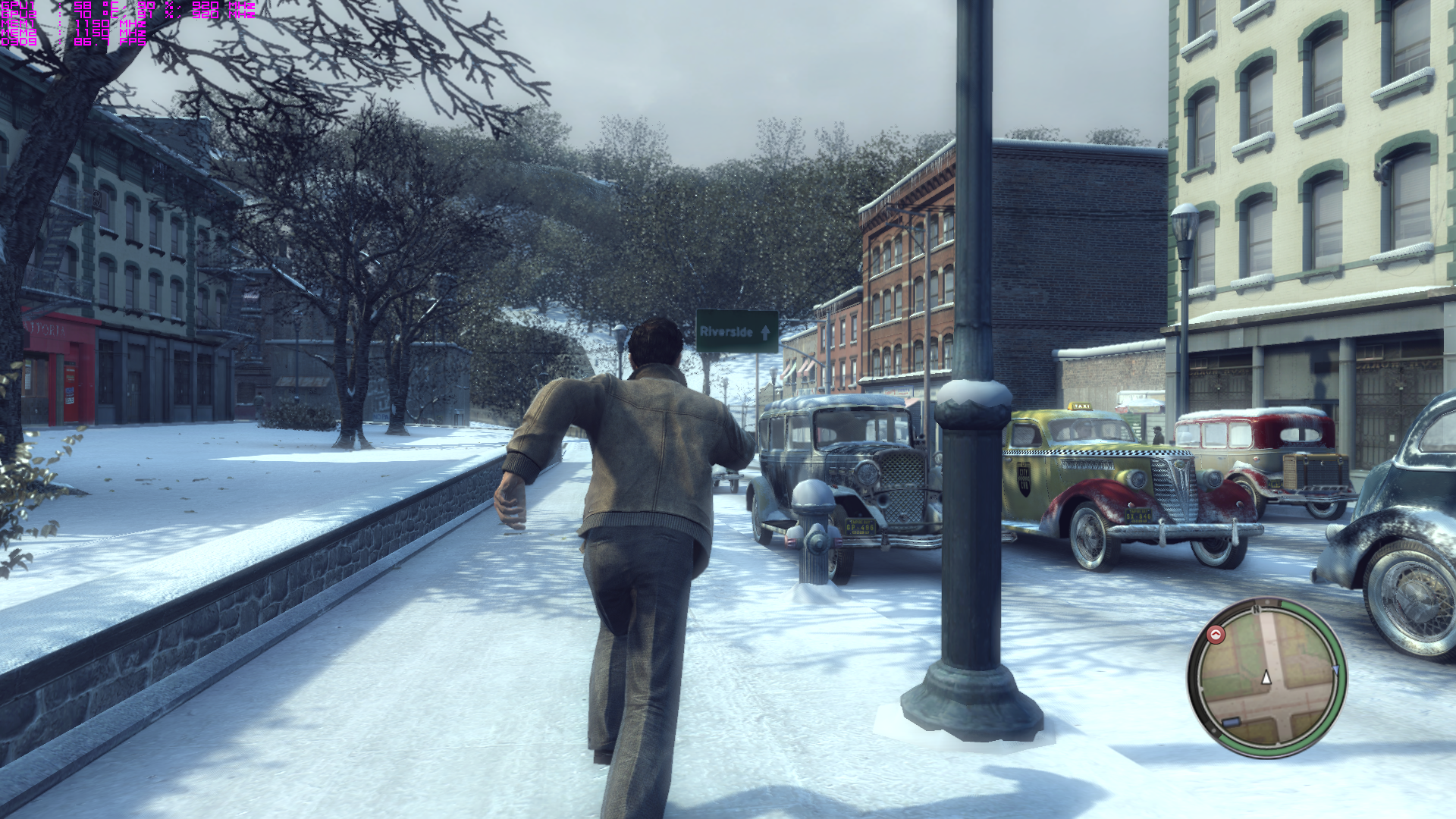Select the red objective marker on minimap
1456x819 pixels.
click(x=1216, y=634)
